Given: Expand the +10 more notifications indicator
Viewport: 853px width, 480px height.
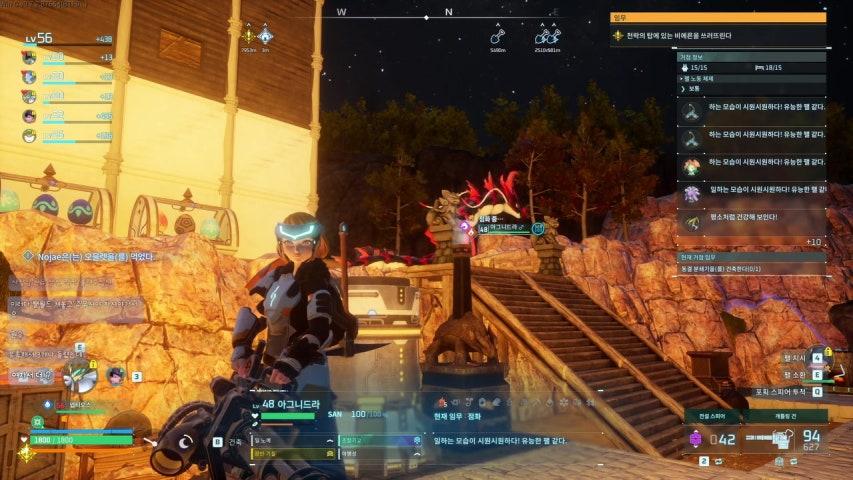Looking at the screenshot, I should [813, 241].
